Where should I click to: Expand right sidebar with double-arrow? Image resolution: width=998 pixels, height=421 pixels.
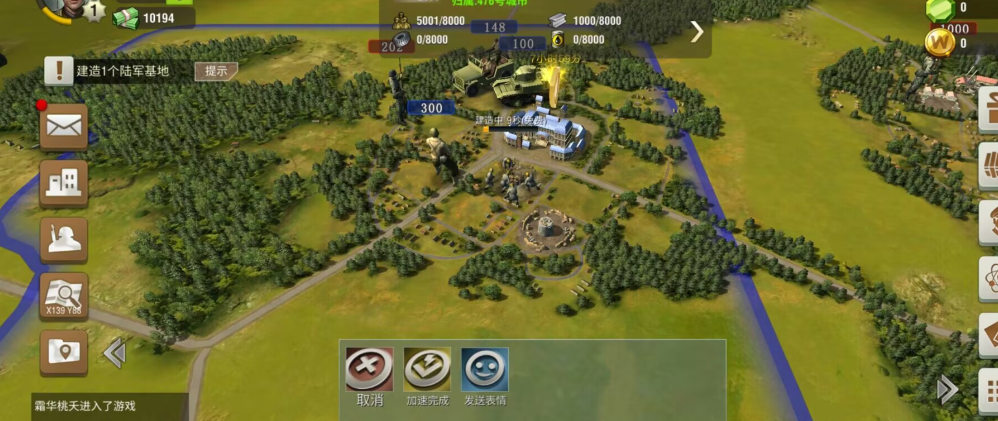(x=946, y=389)
